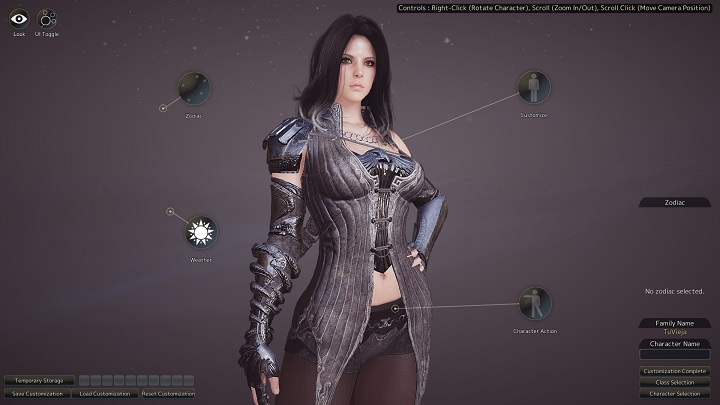Click the Temporary Storage button
Image resolution: width=720 pixels, height=405 pixels.
[x=39, y=380]
